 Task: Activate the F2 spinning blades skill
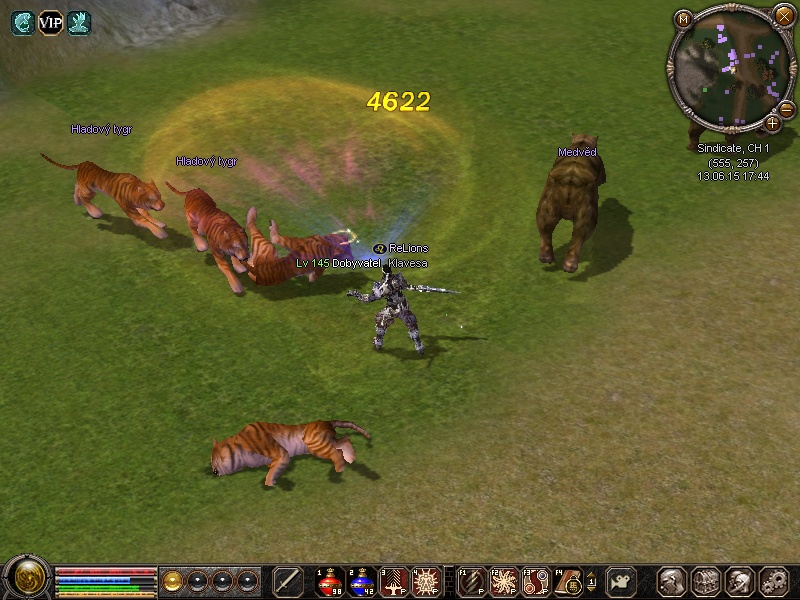(503, 581)
